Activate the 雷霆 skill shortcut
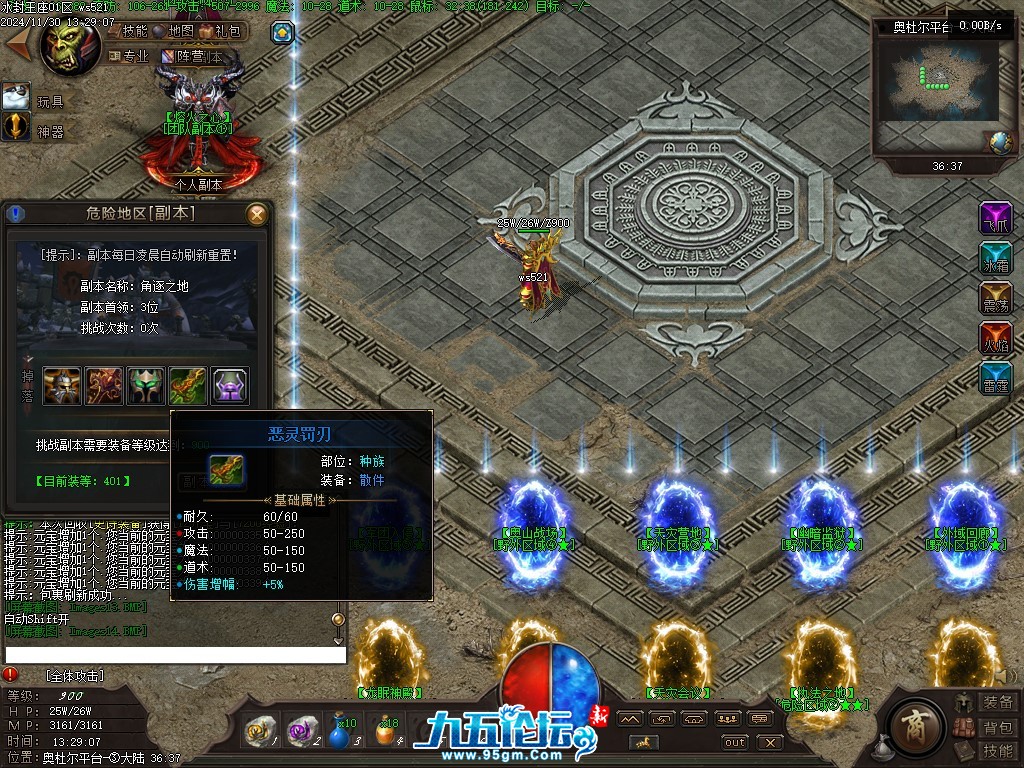This screenshot has height=768, width=1024. point(995,378)
